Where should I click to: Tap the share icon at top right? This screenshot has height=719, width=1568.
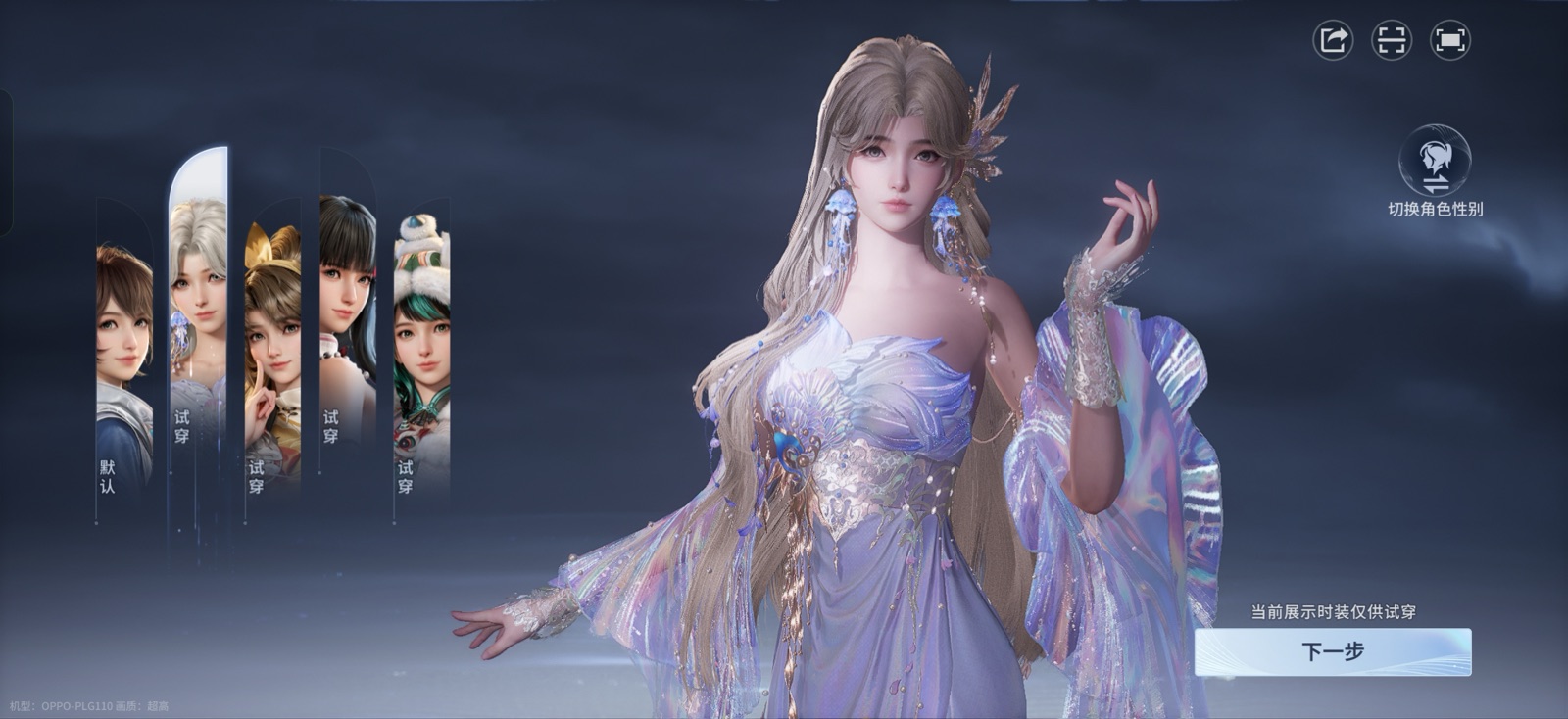click(x=1332, y=40)
